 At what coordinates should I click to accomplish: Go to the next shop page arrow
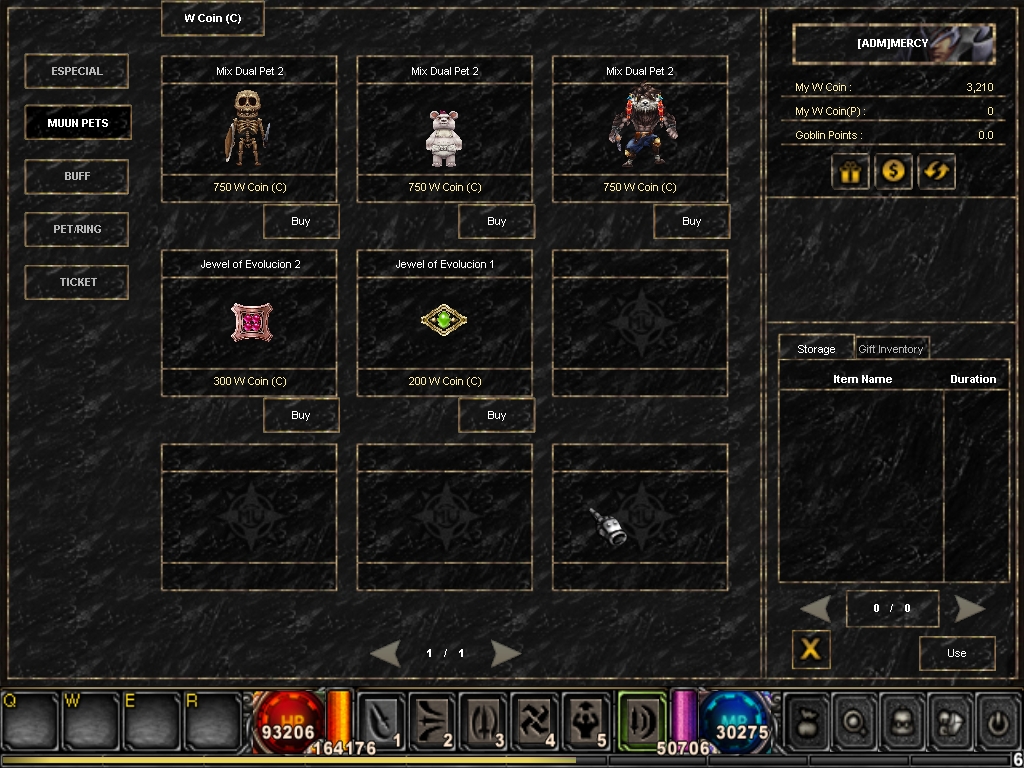point(506,653)
